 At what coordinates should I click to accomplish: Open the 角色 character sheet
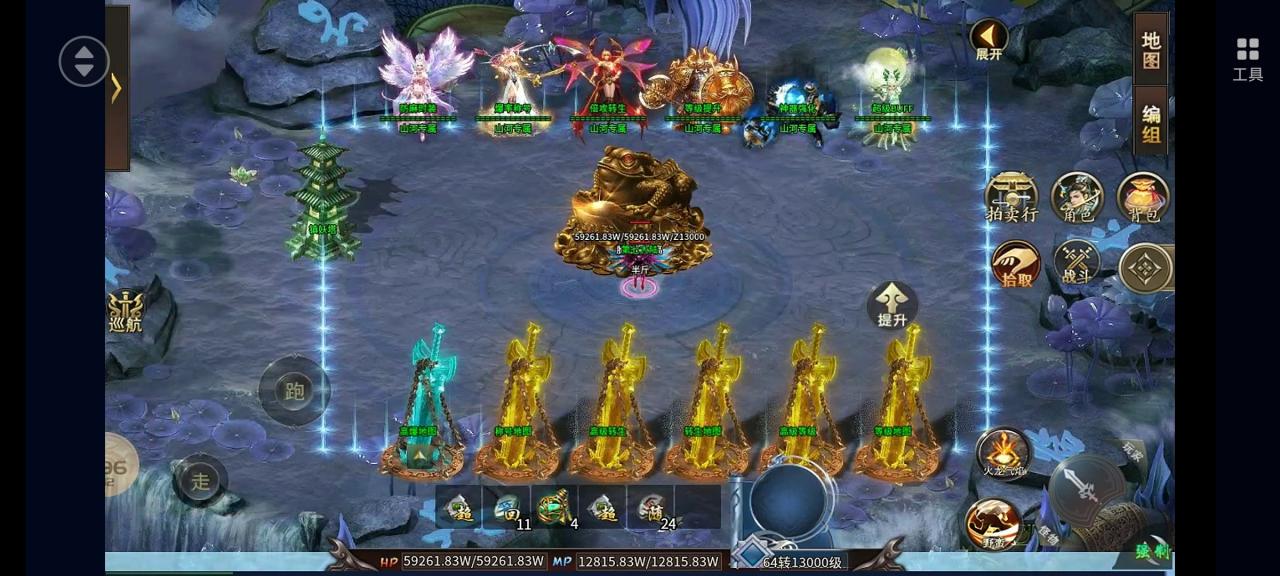pyautogui.click(x=1077, y=195)
